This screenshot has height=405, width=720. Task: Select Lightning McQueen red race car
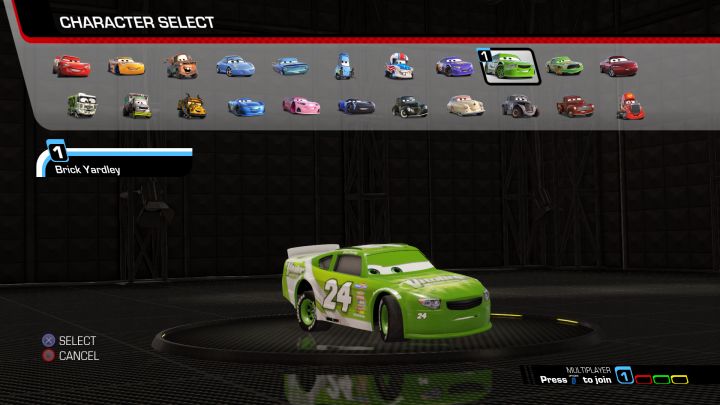pos(72,66)
